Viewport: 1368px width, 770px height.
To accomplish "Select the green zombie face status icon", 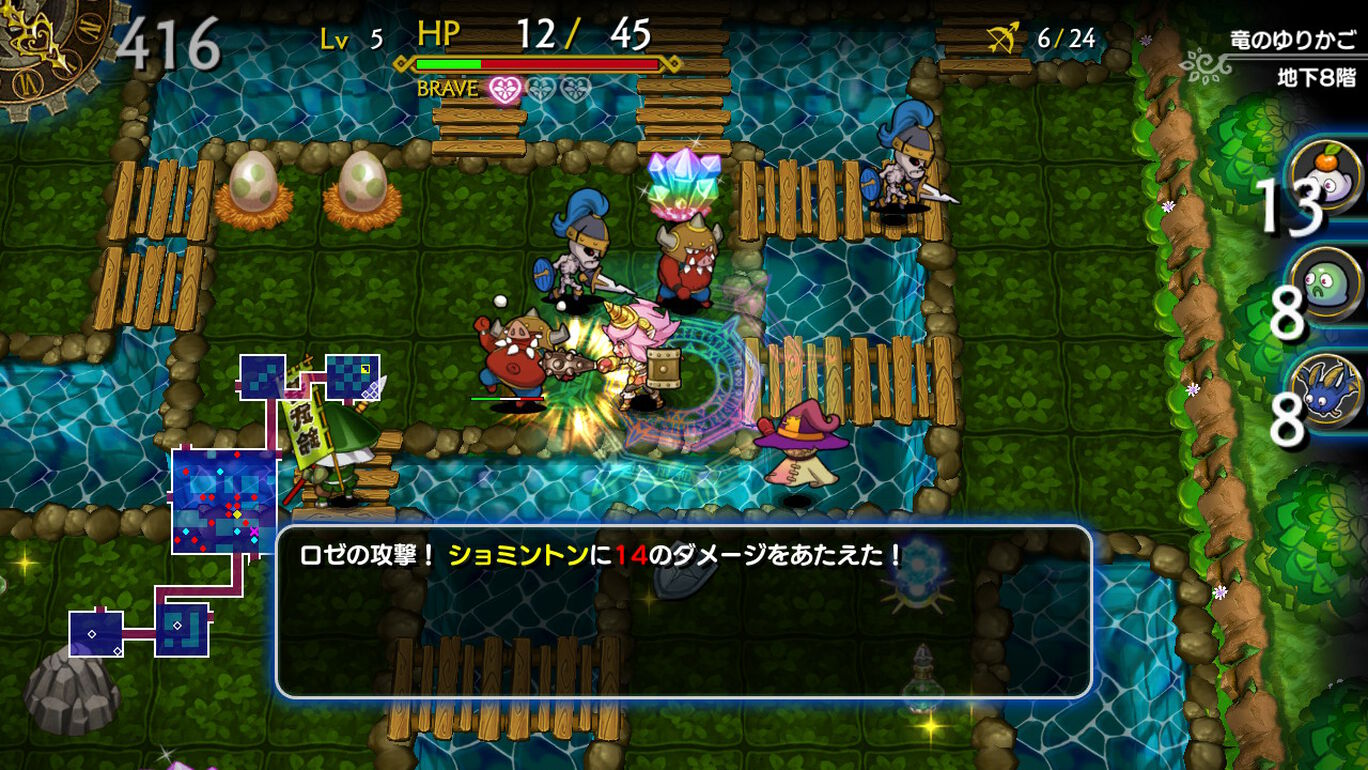I will click(x=1326, y=282).
